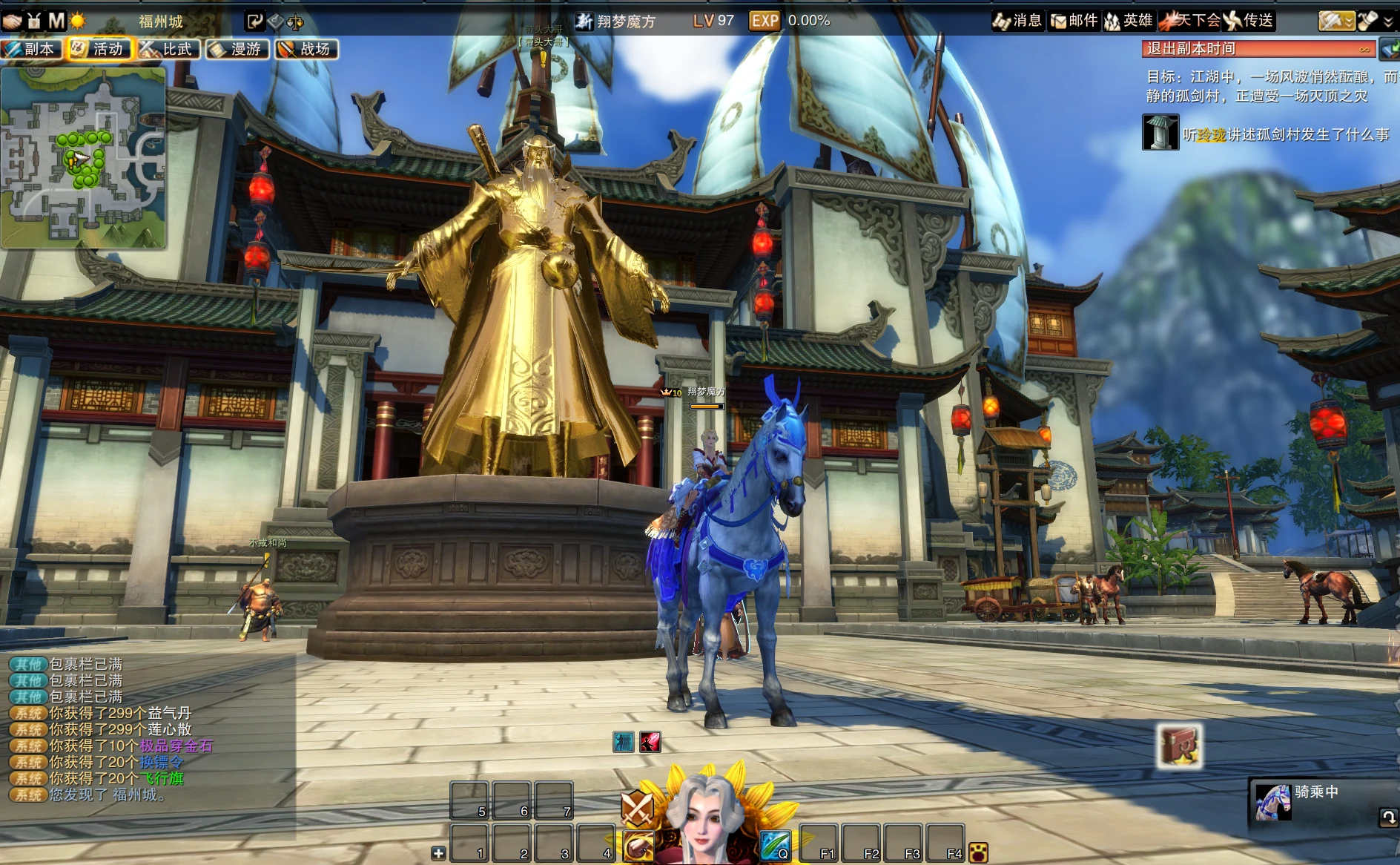Click the crossed swords combat icon
The image size is (1400, 865).
tap(637, 808)
